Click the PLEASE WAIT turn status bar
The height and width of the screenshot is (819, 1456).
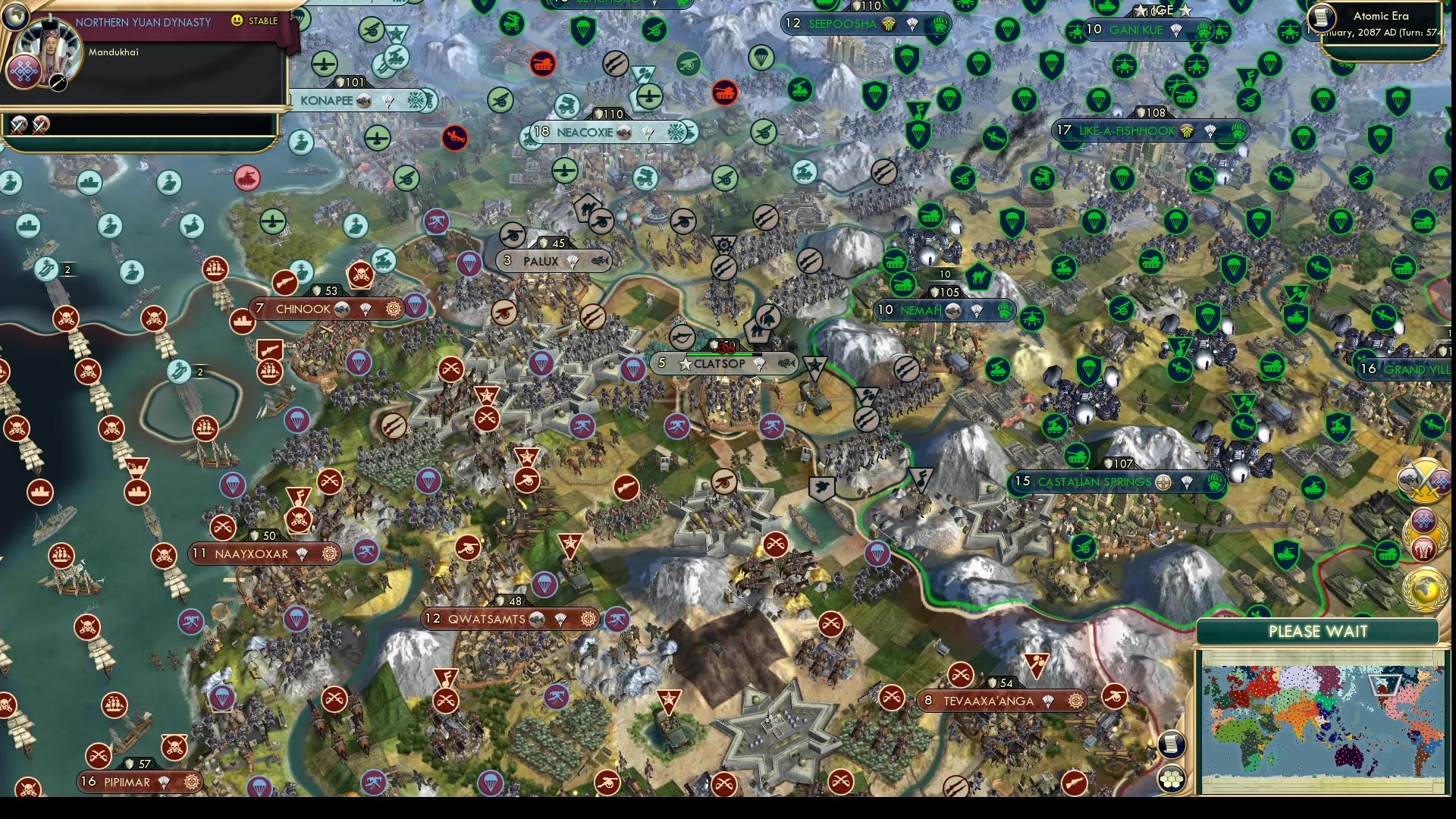[x=1317, y=632]
